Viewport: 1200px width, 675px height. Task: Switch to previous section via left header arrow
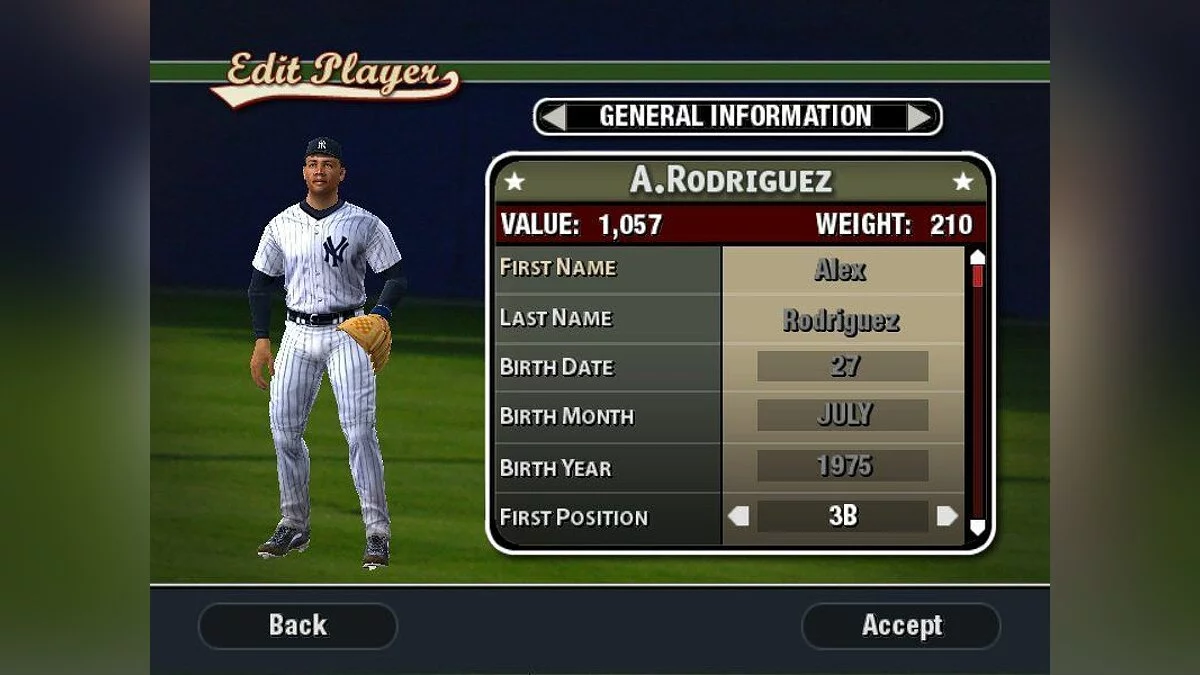coord(553,117)
